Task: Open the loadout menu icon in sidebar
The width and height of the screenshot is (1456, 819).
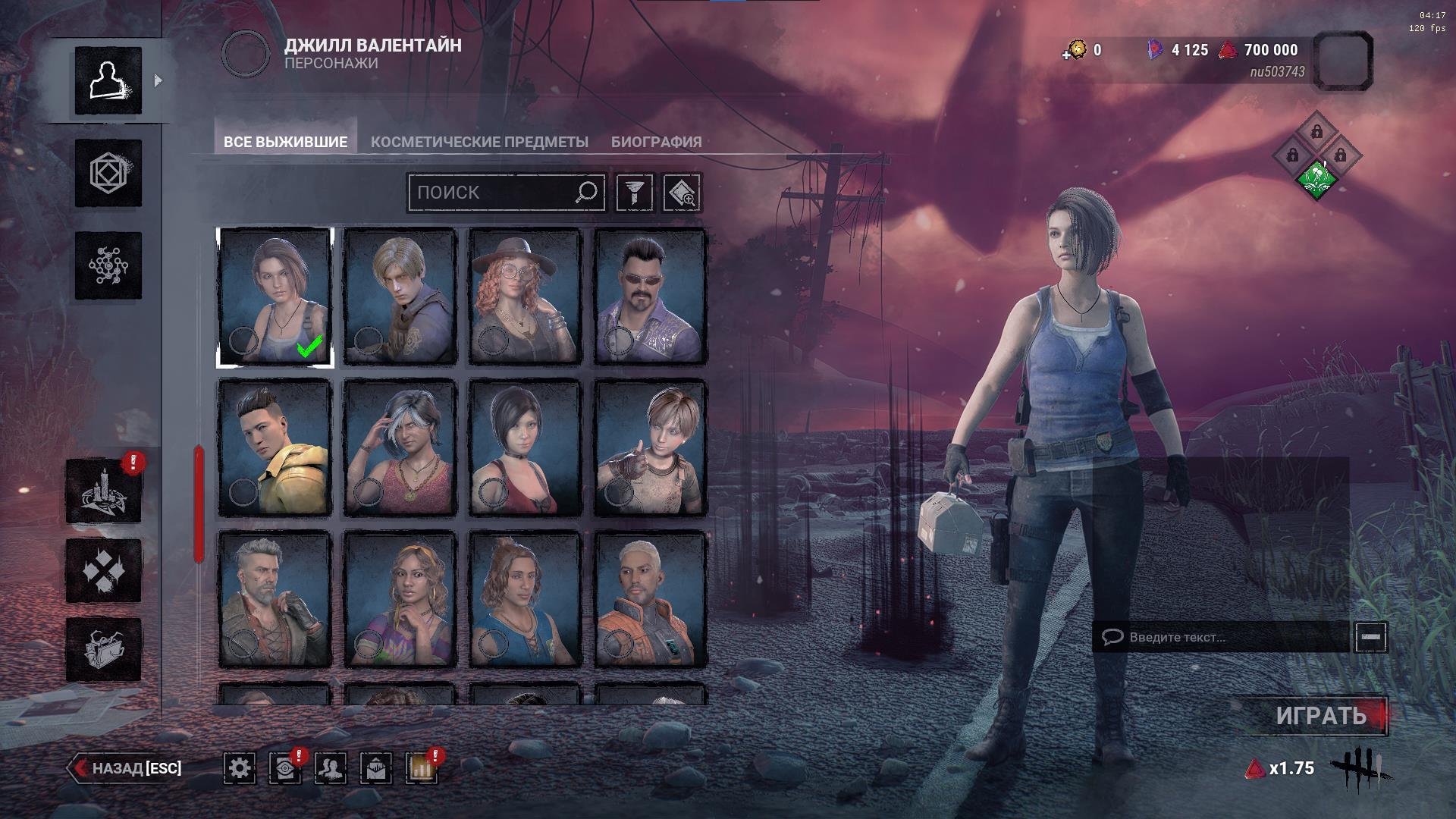Action: (108, 174)
